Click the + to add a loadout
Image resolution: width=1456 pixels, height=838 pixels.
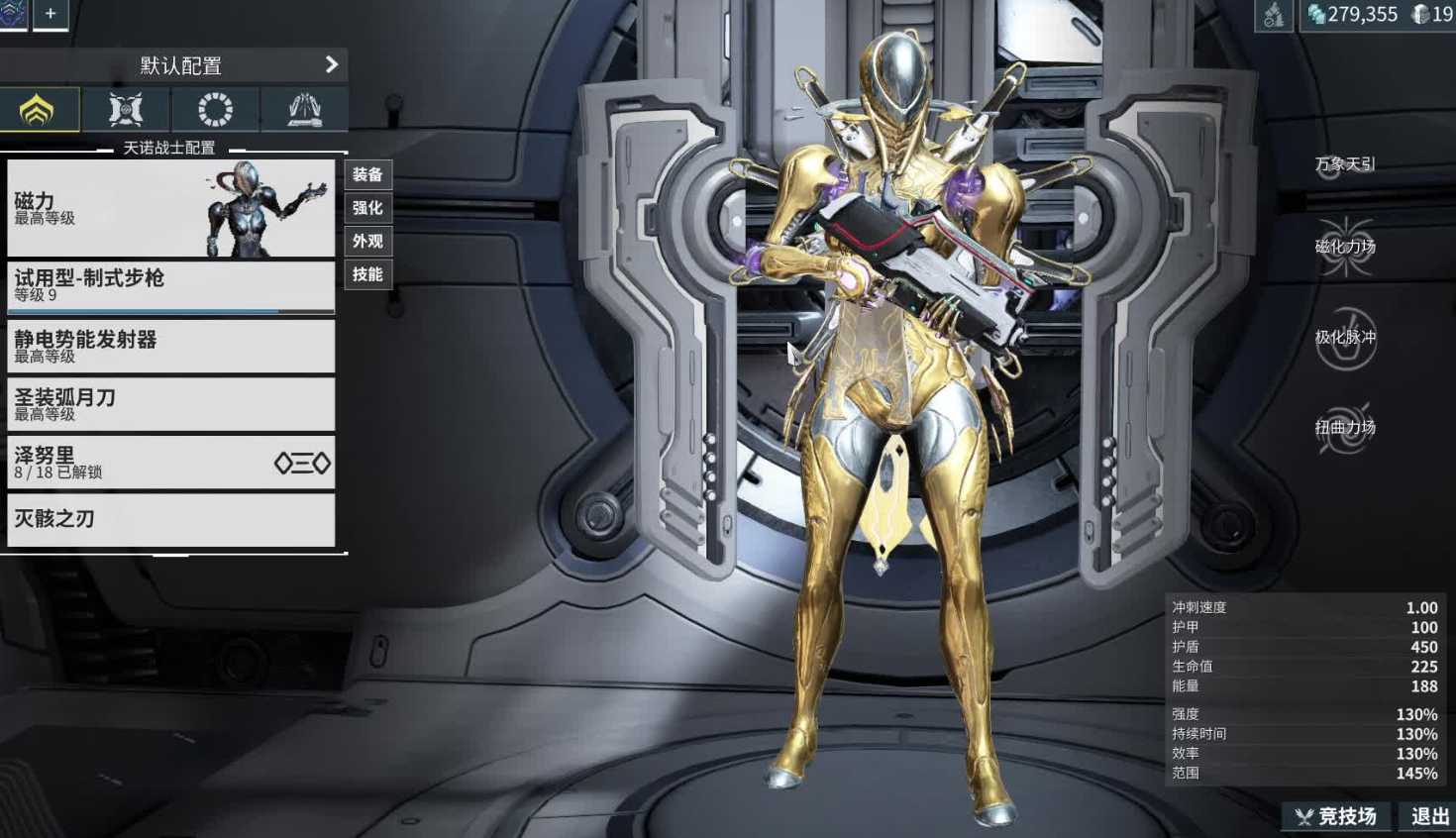[50, 15]
